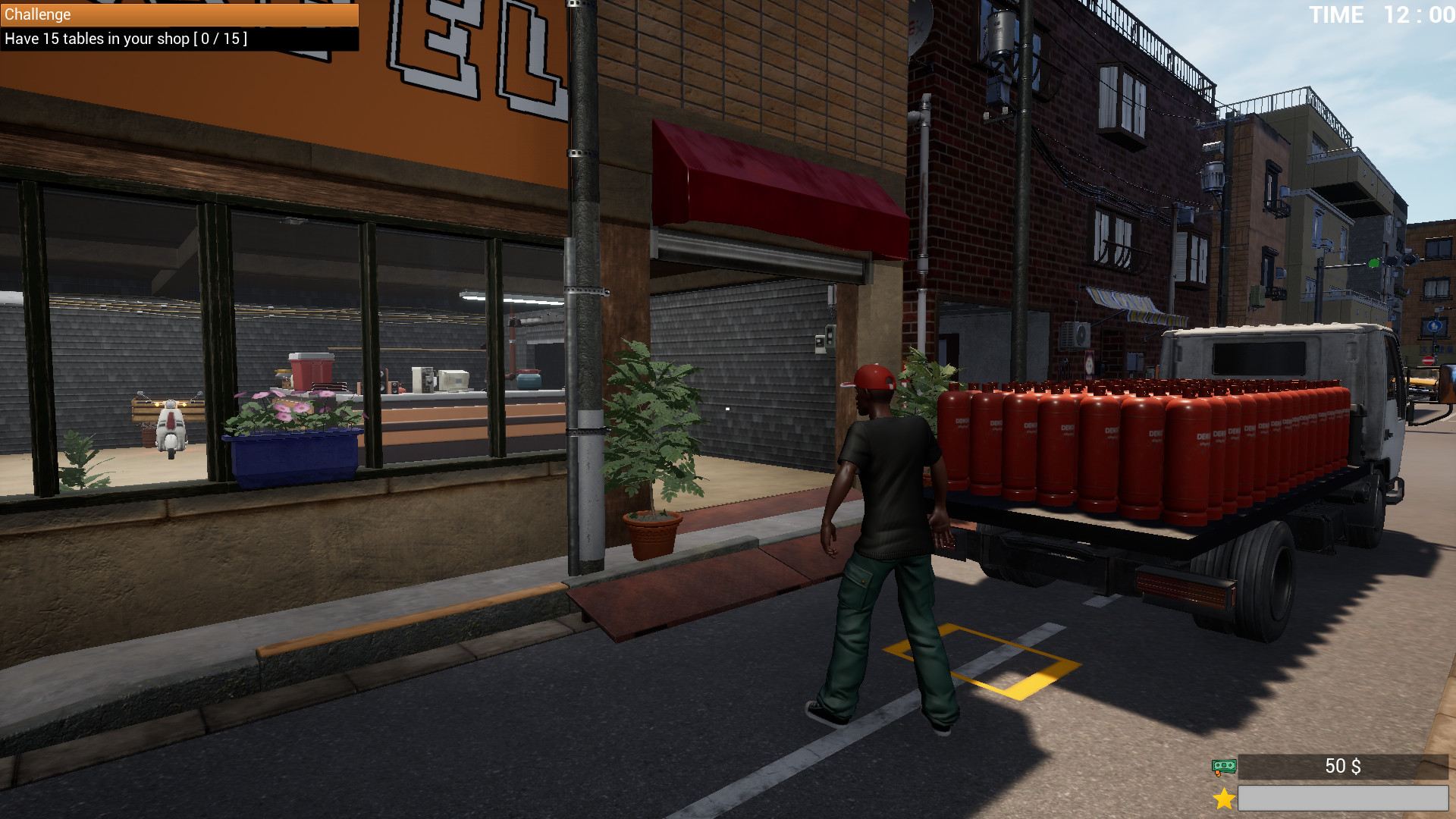Expand the Challenge objective text panel
1456x819 pixels.
[178, 39]
